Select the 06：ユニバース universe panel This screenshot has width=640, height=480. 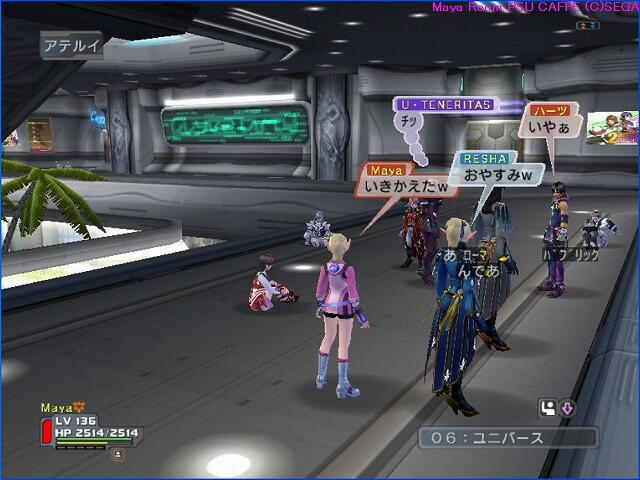[507, 438]
